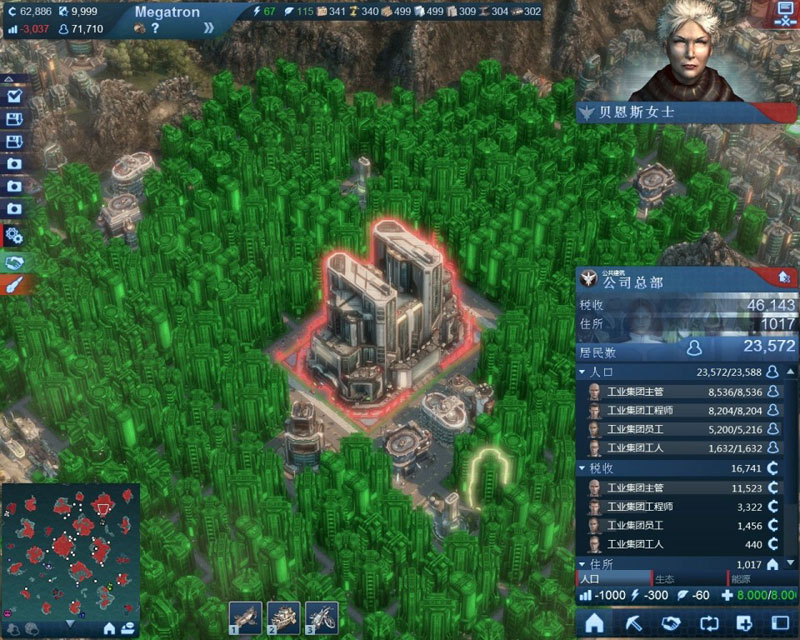
Task: Click the handshake icon in left sidebar
Action: click(x=15, y=262)
